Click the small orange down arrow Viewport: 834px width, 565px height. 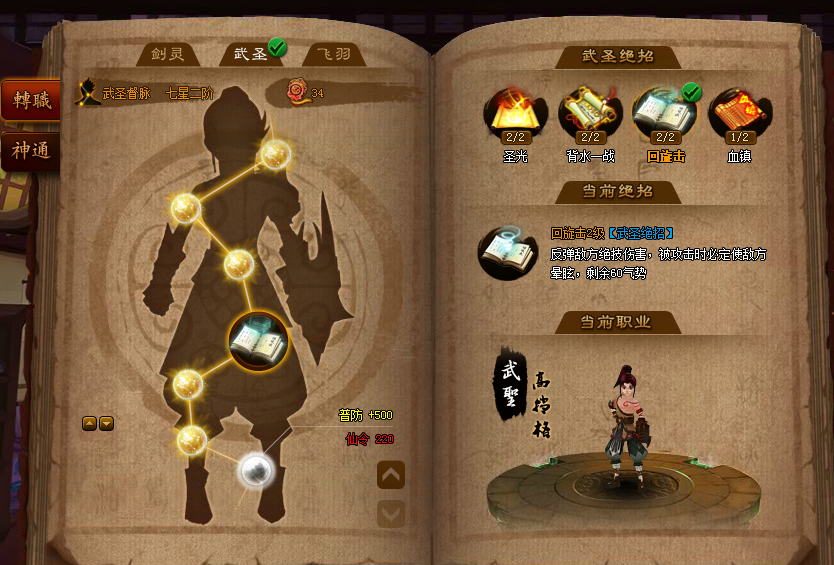point(106,423)
